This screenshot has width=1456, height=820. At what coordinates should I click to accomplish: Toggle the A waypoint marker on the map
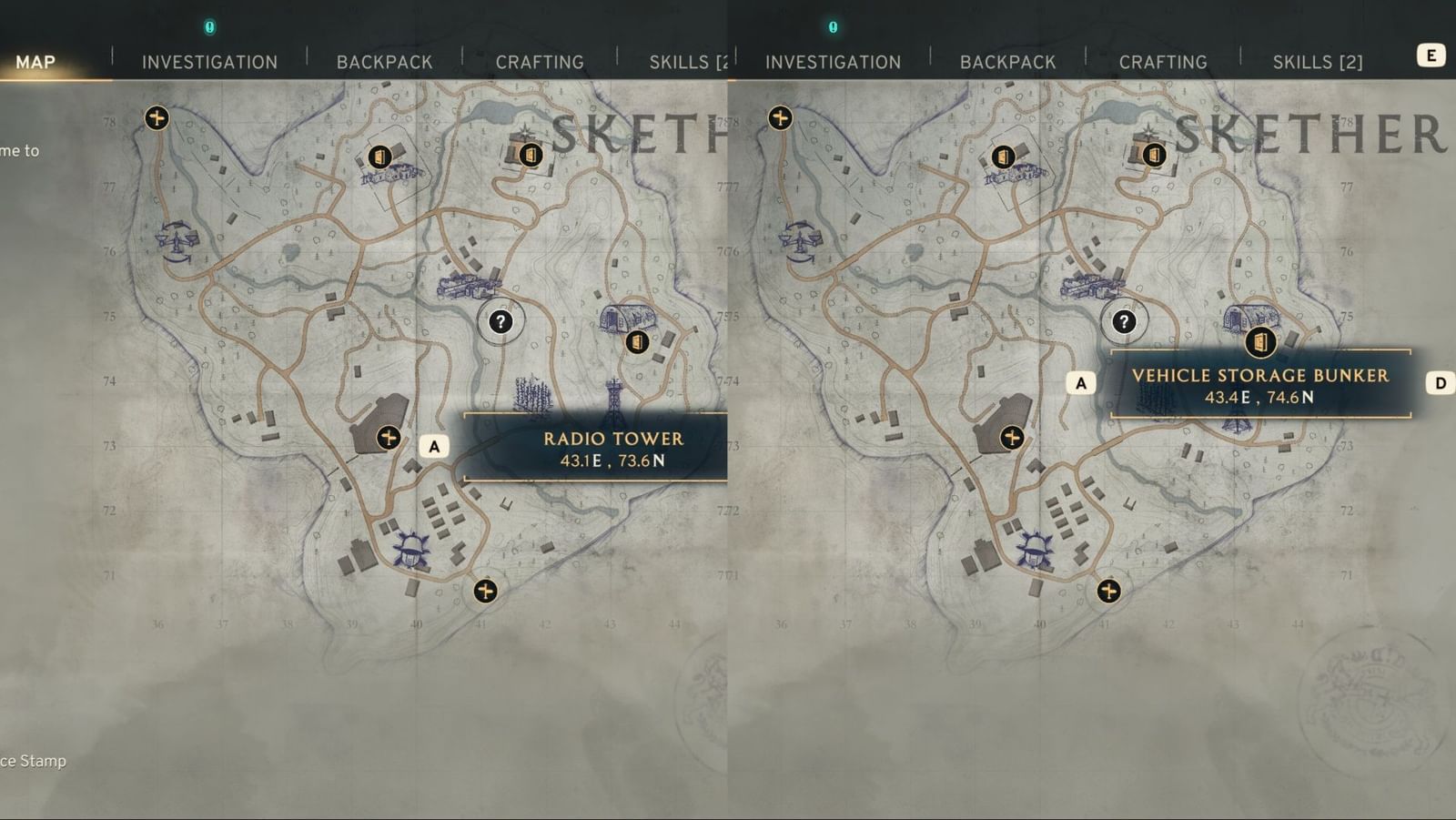click(435, 445)
